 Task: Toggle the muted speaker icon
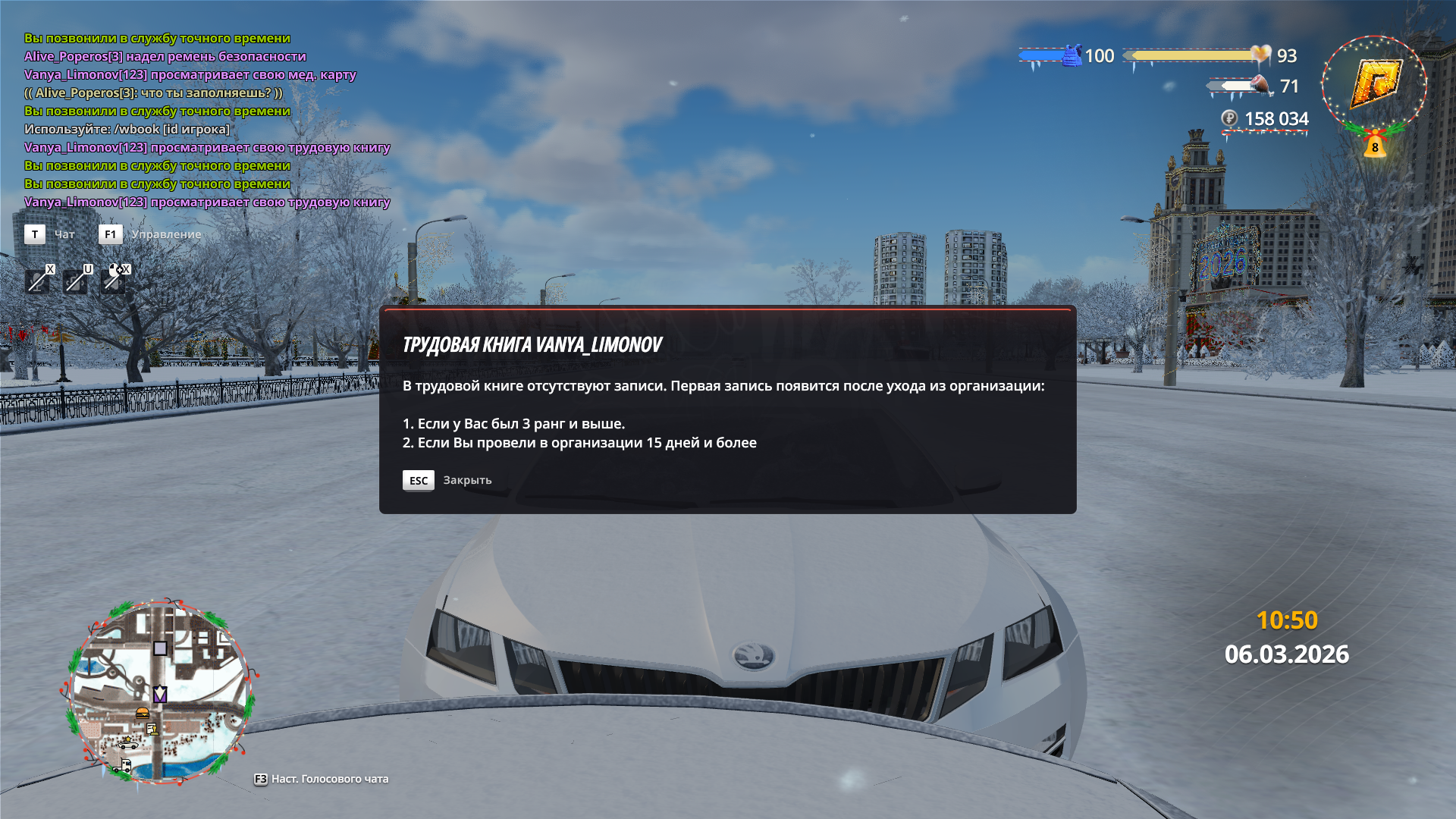click(x=113, y=281)
